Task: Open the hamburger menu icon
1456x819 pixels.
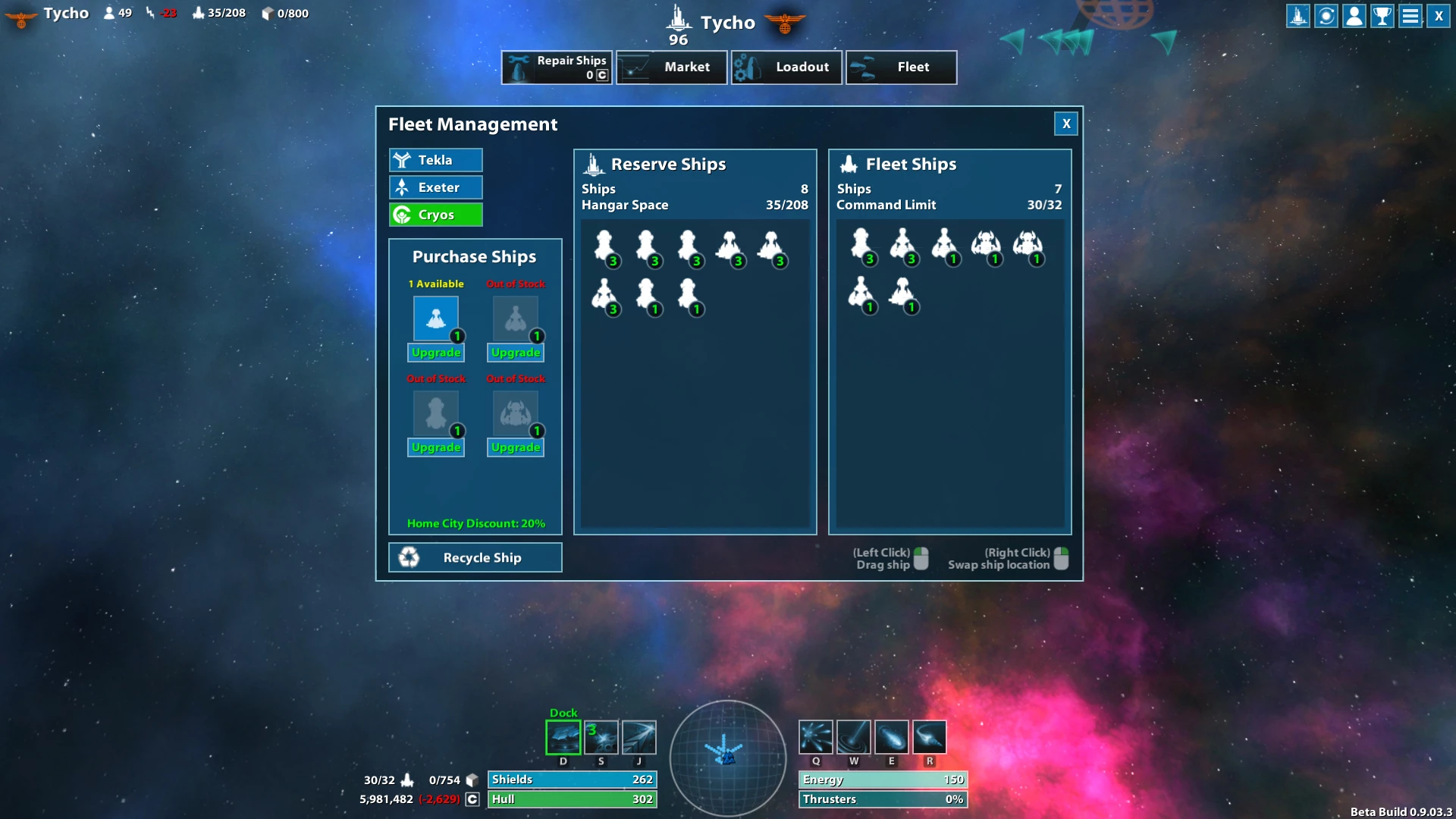Action: 1410,16
